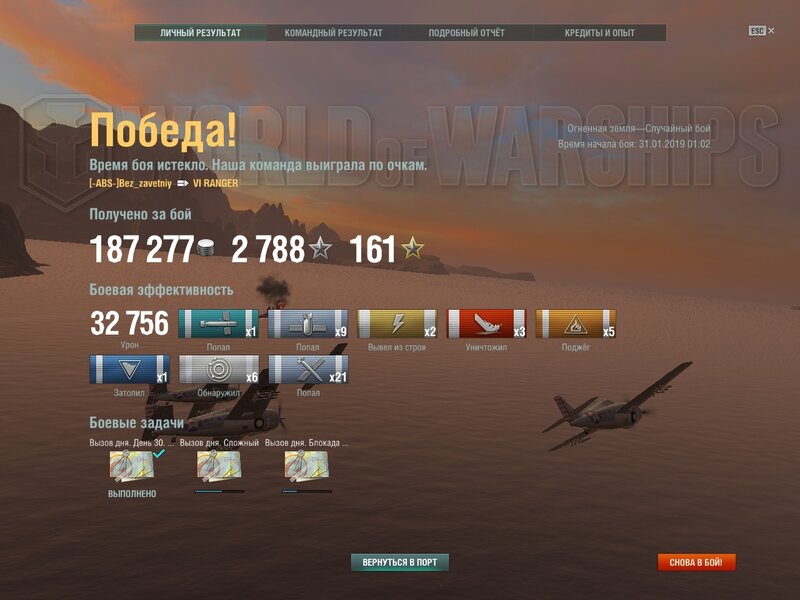Open the Вызов дня. Блокада mission

[306, 465]
